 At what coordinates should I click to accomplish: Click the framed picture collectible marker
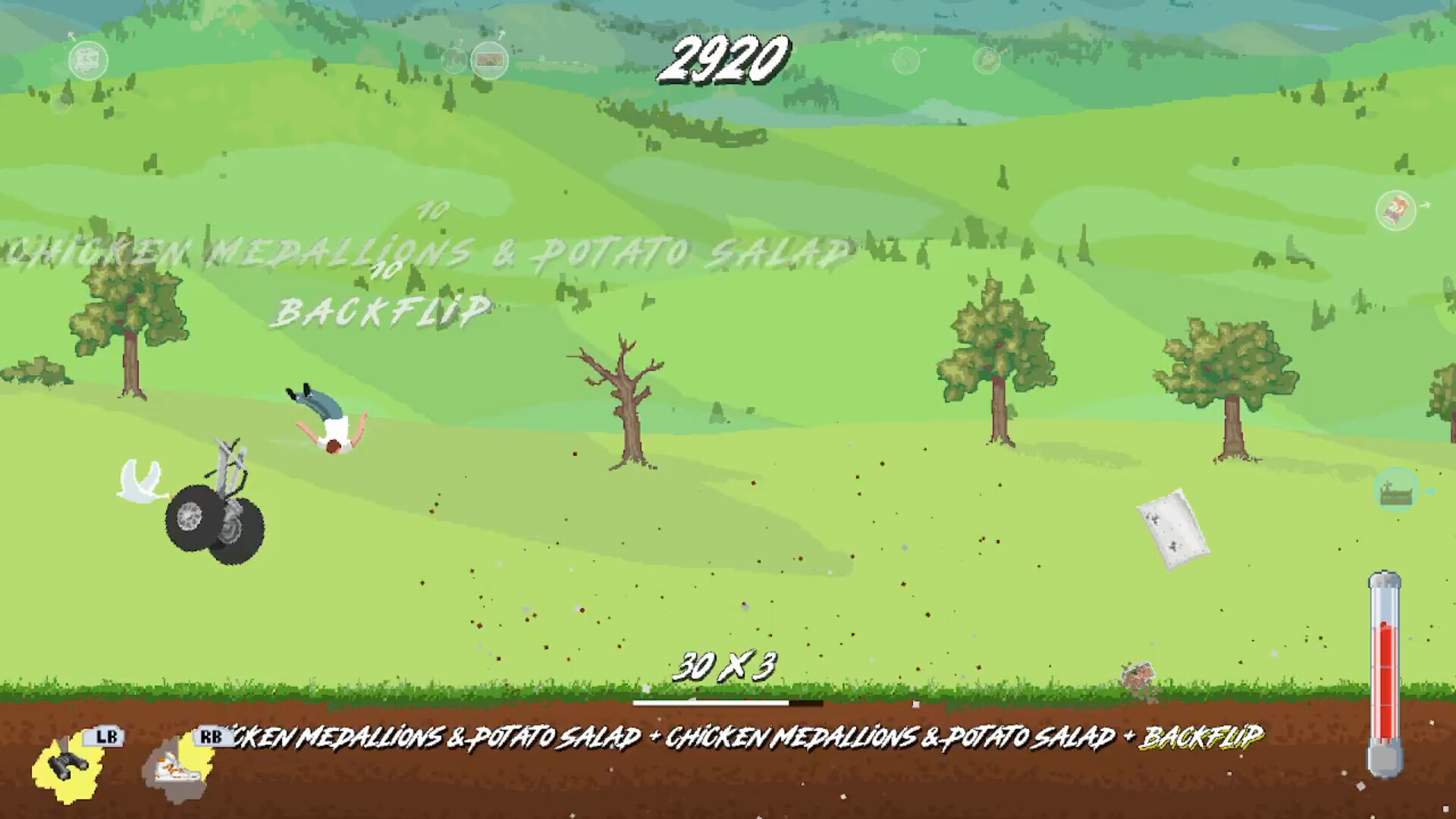pos(489,60)
